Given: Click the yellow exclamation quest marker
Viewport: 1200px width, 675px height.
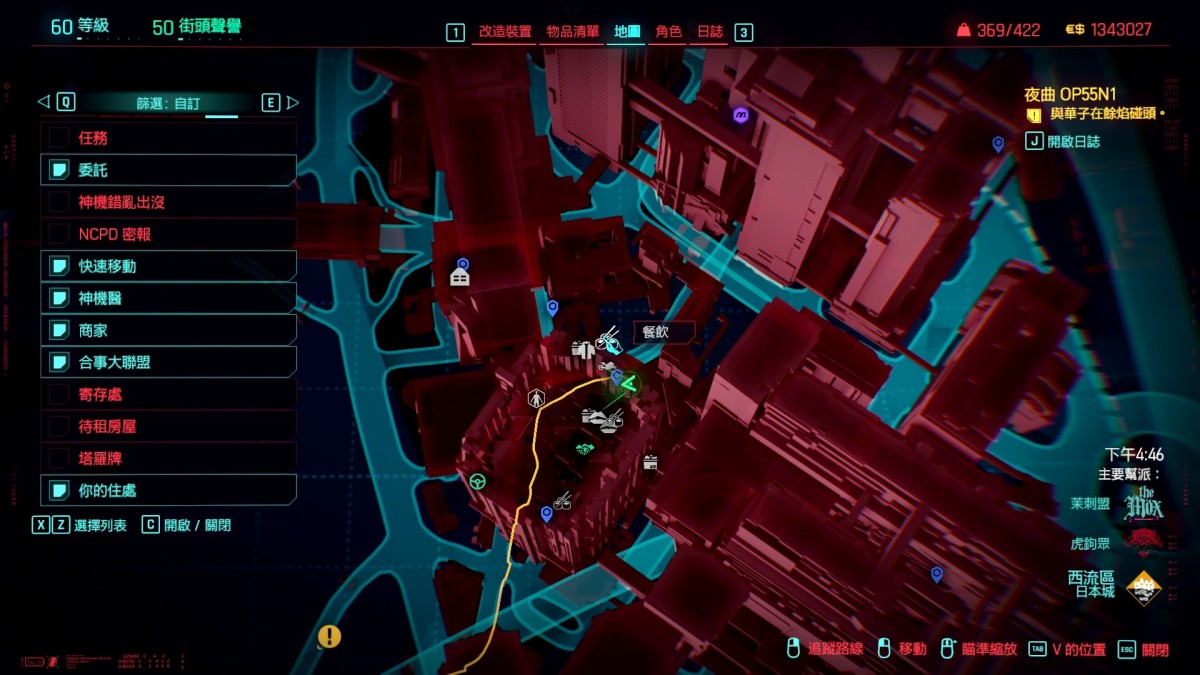Looking at the screenshot, I should click(x=329, y=636).
